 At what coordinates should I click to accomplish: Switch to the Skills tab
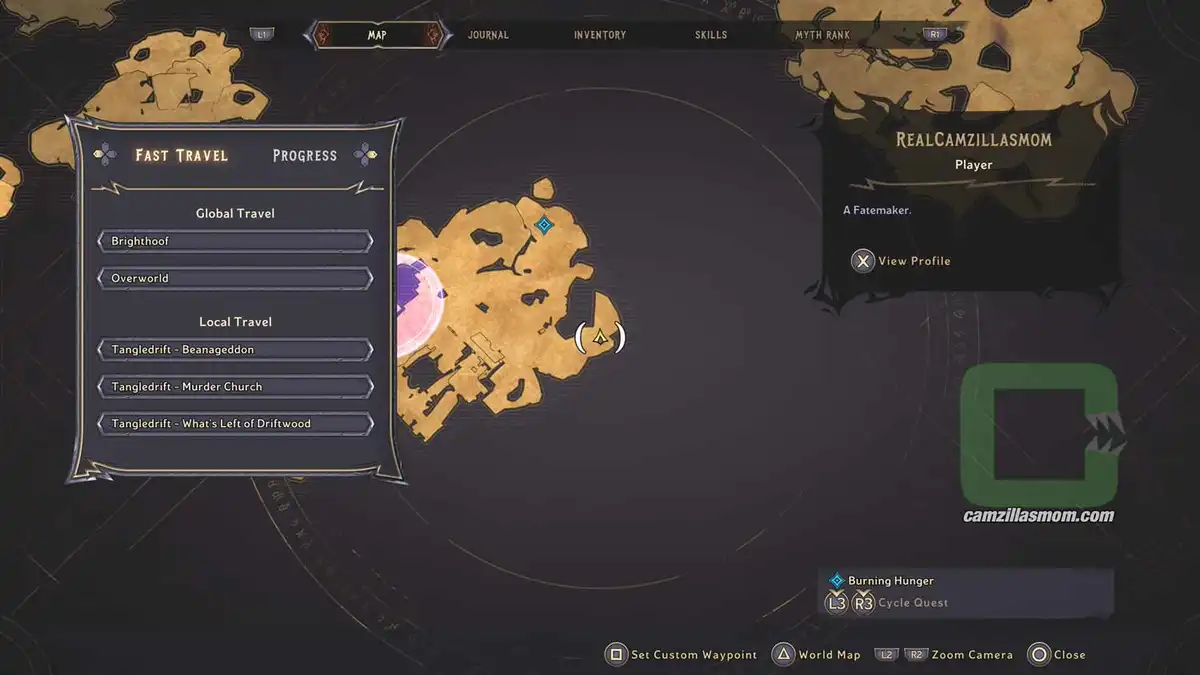pos(712,35)
